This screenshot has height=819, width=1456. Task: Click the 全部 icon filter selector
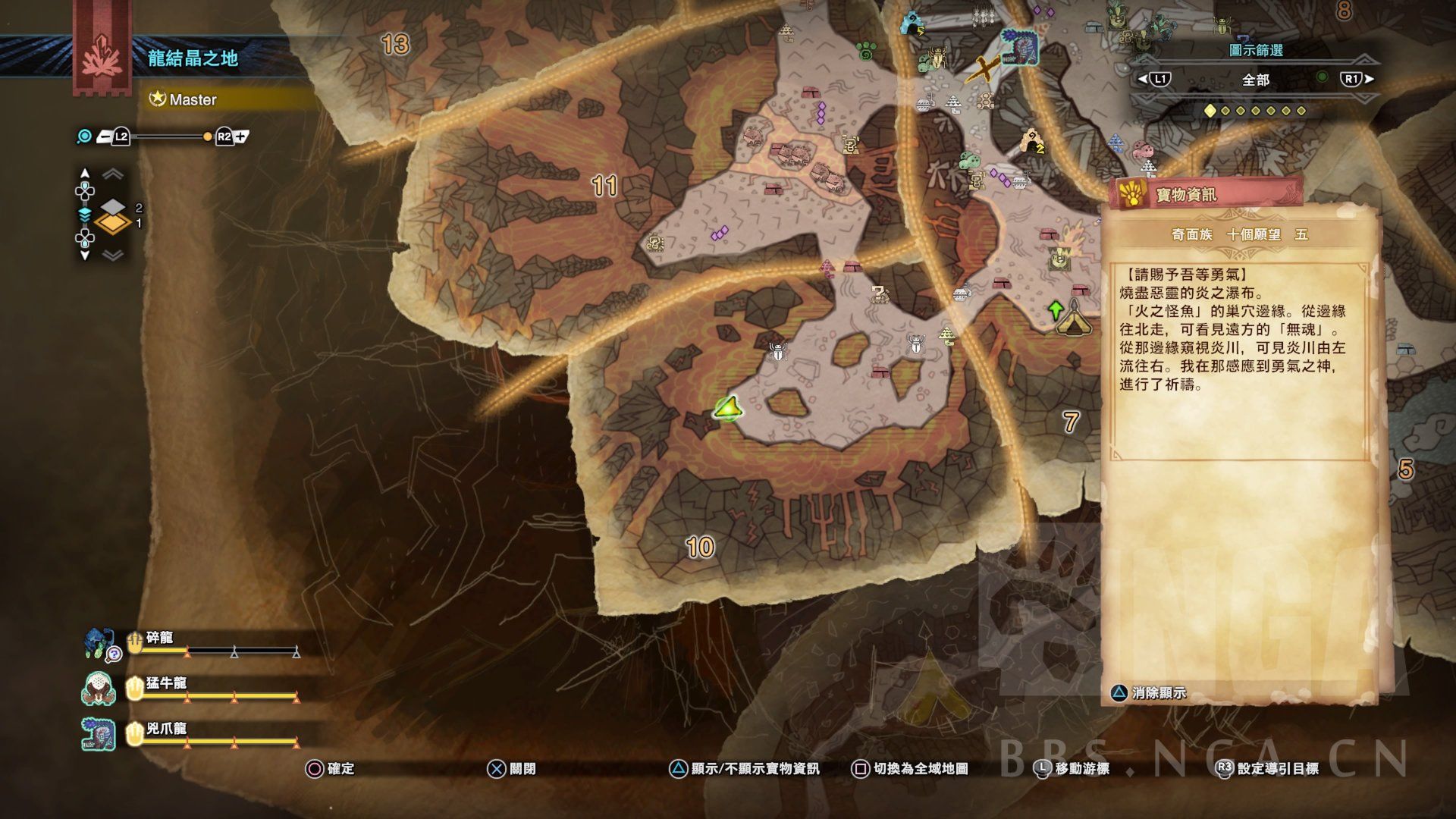click(1256, 80)
